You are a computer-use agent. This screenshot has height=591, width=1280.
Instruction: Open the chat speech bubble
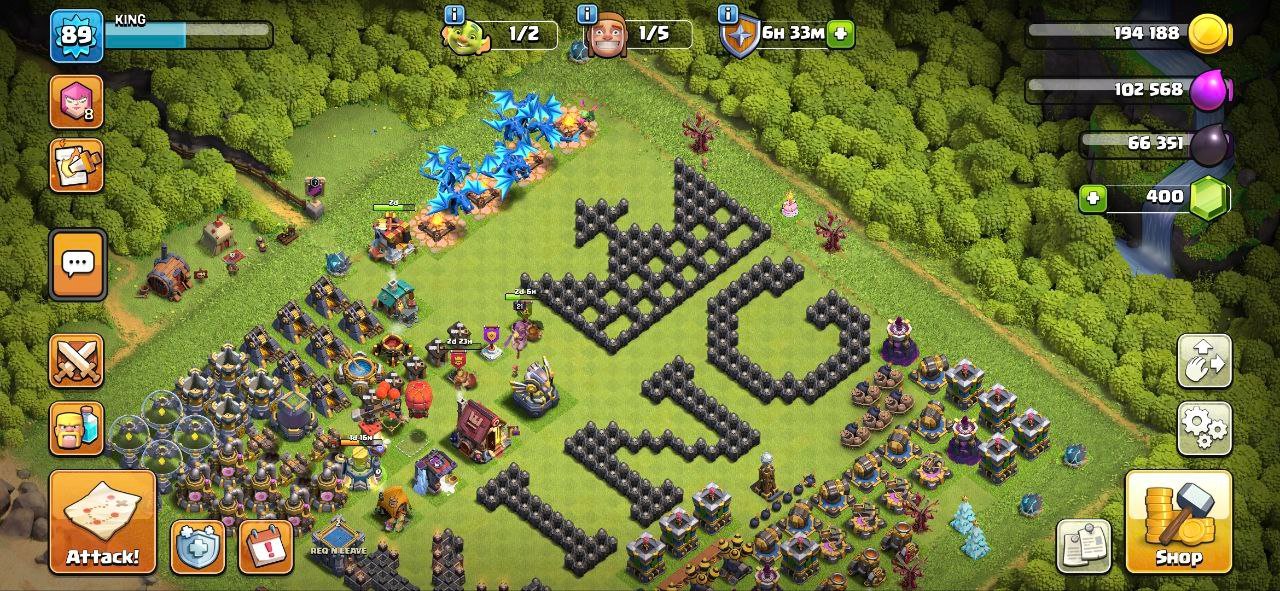pos(77,265)
